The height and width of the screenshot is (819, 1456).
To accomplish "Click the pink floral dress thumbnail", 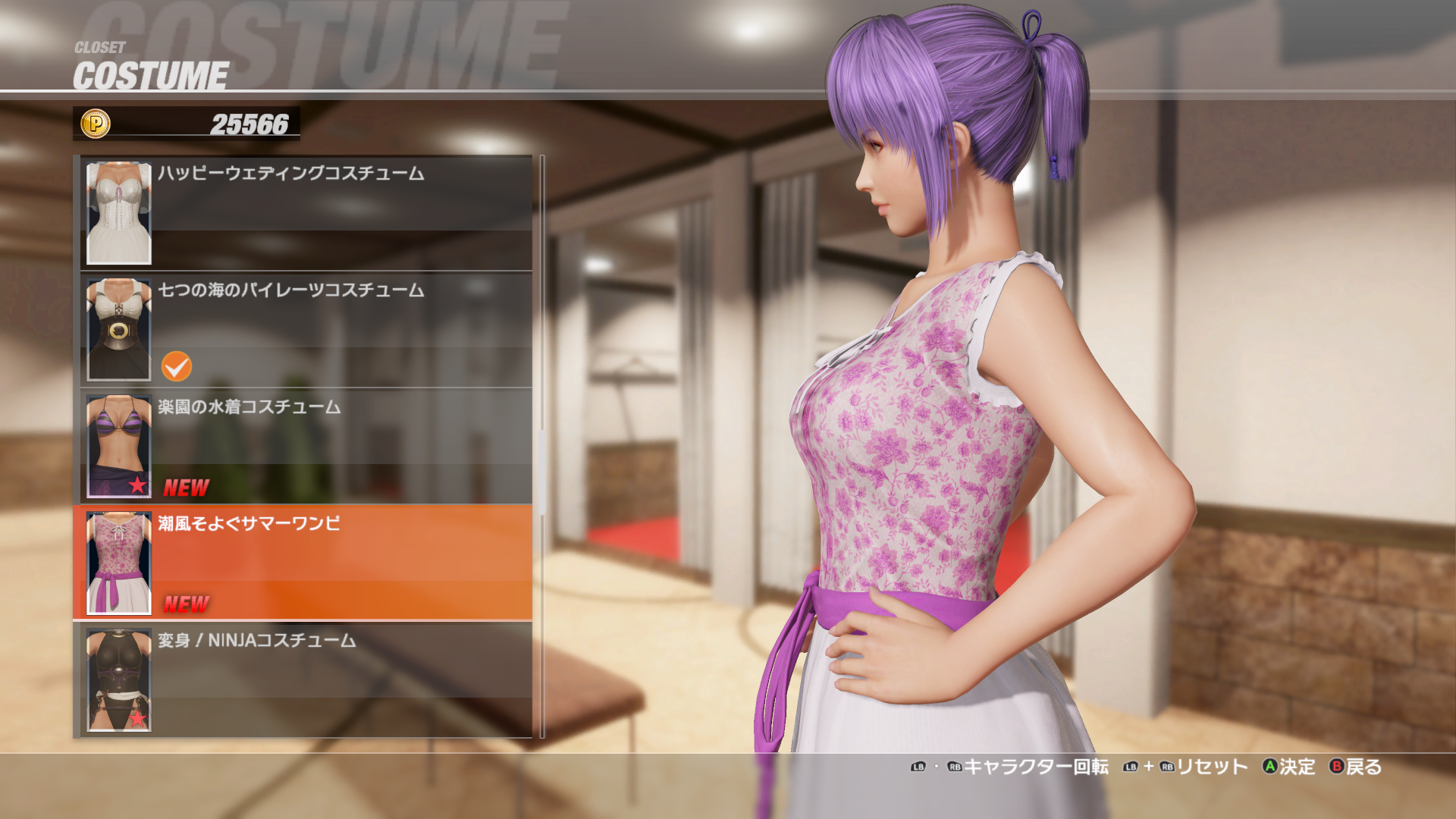I will pos(119,563).
